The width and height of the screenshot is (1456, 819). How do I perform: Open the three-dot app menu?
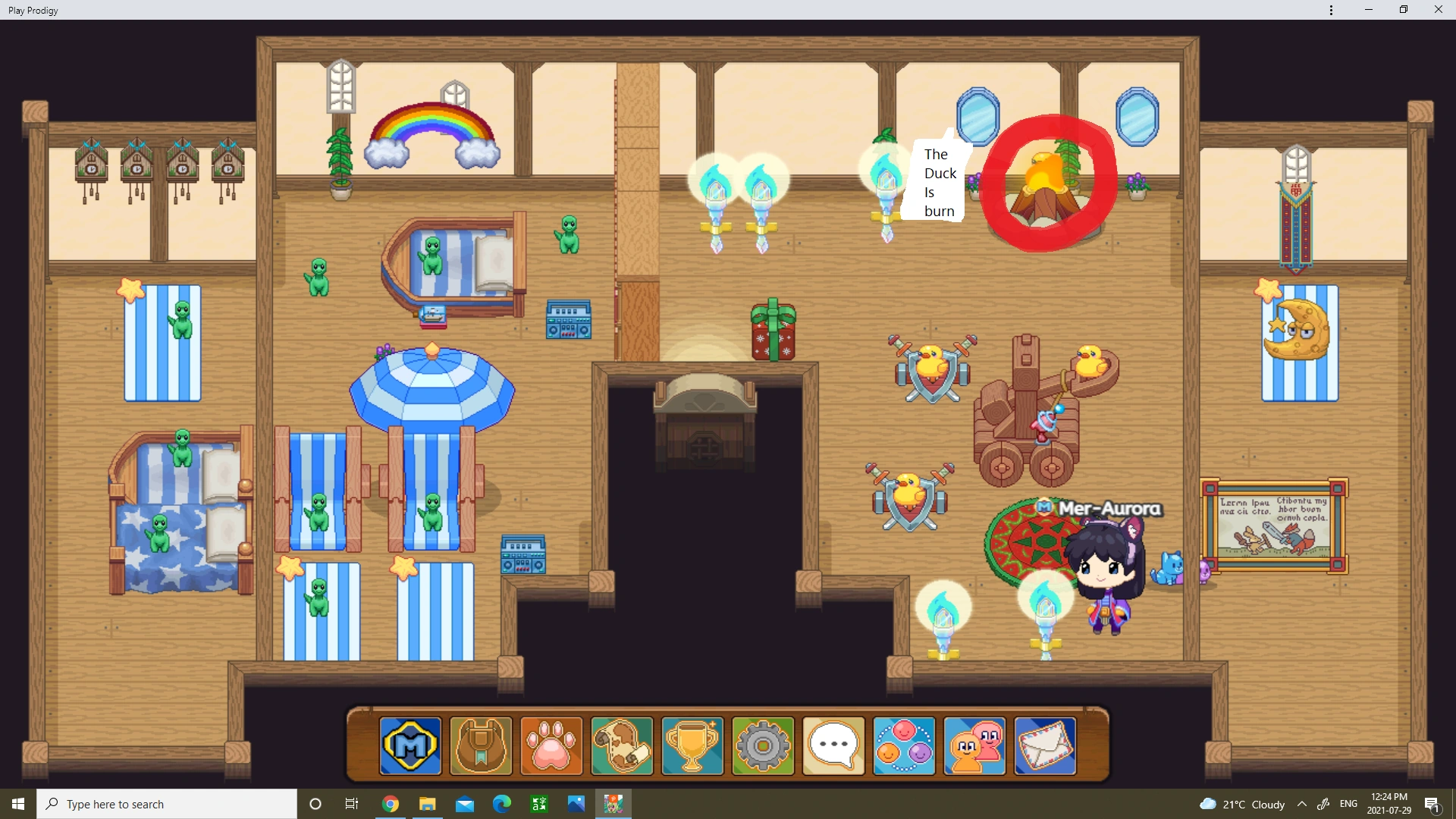1330,10
